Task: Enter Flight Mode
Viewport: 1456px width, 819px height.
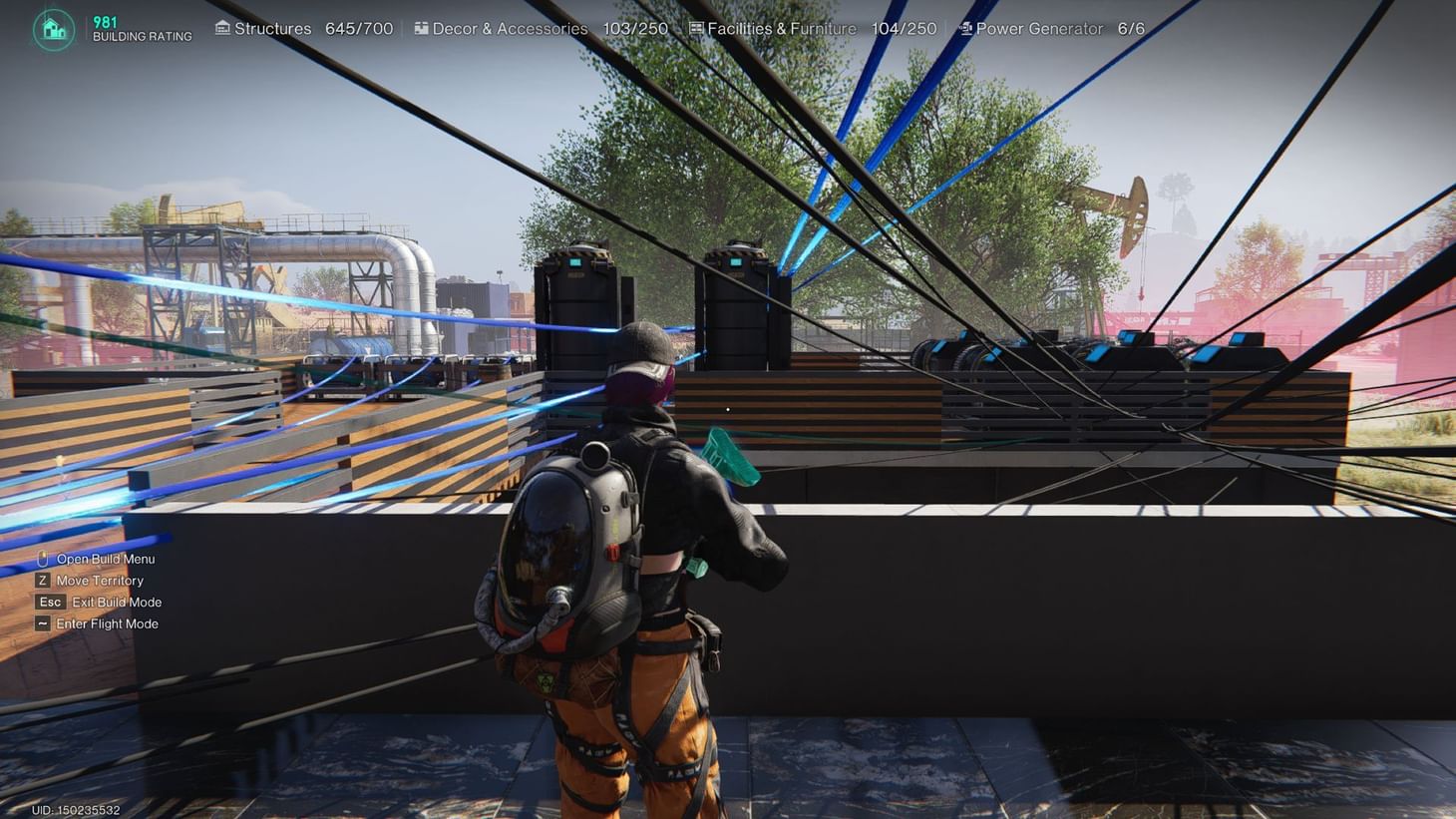Action: click(x=108, y=623)
